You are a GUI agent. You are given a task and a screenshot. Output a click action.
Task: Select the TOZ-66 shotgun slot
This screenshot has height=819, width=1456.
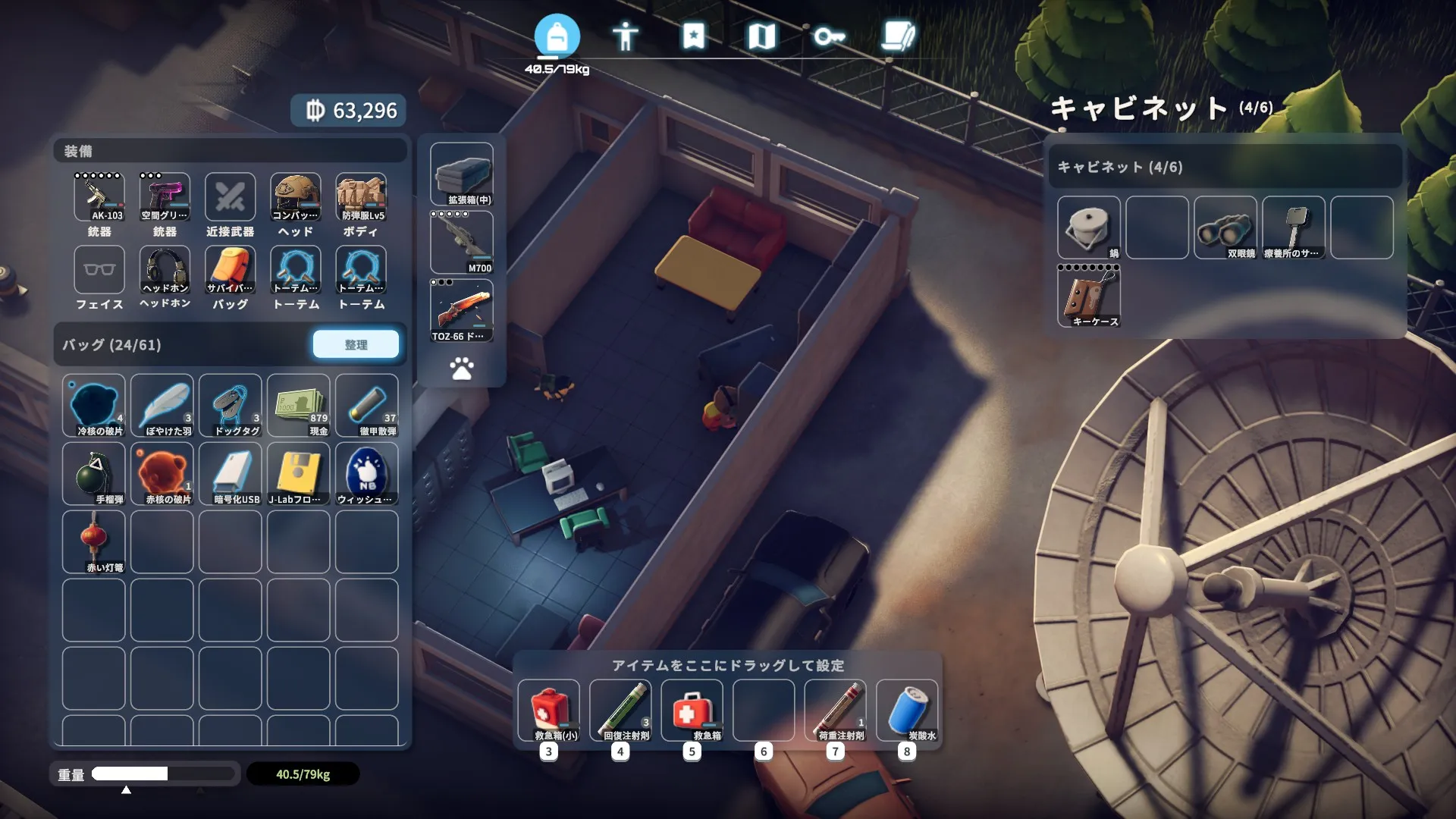click(x=461, y=310)
